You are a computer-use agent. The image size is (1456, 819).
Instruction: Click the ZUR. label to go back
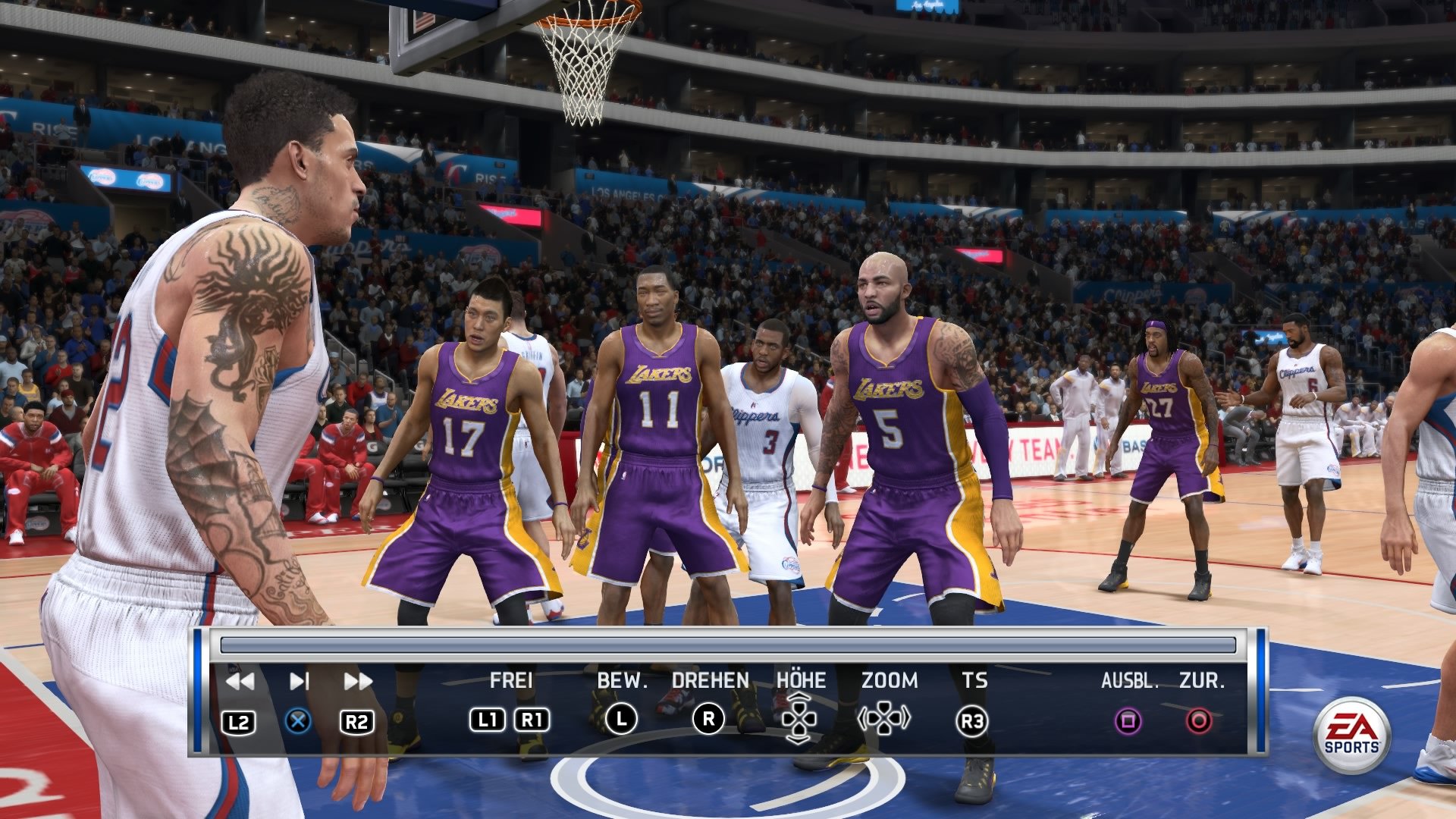click(1204, 681)
